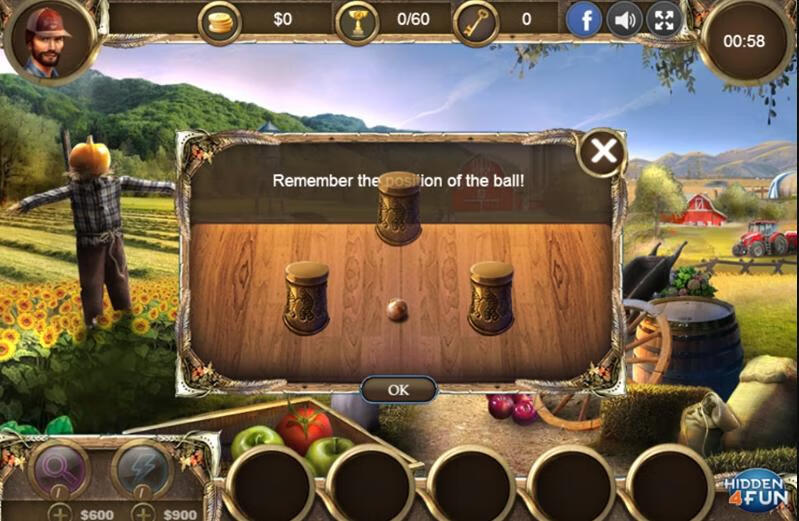Open the Facebook share link
The image size is (799, 521).
pos(584,19)
